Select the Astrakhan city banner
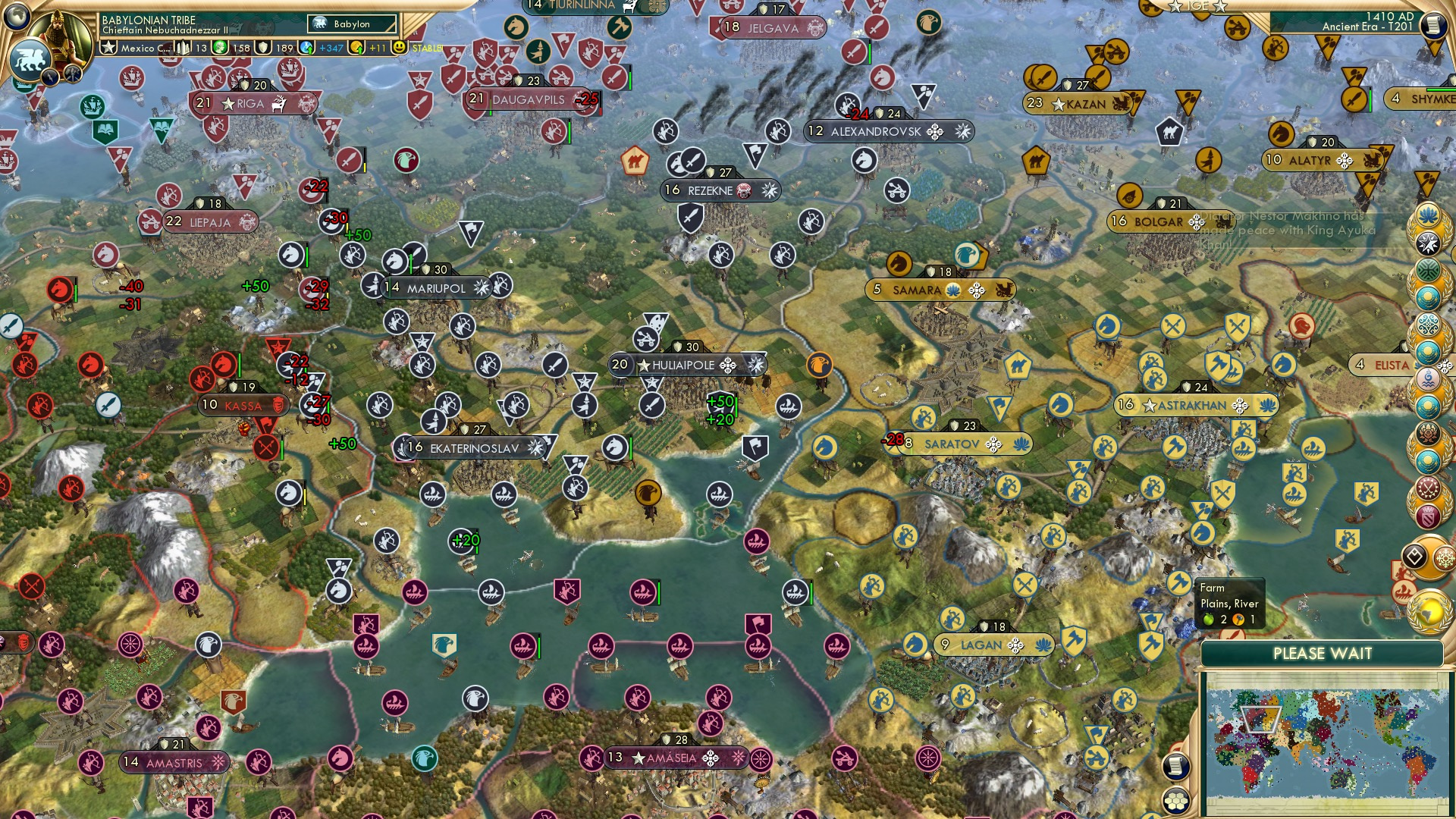1456x819 pixels. tap(1198, 404)
